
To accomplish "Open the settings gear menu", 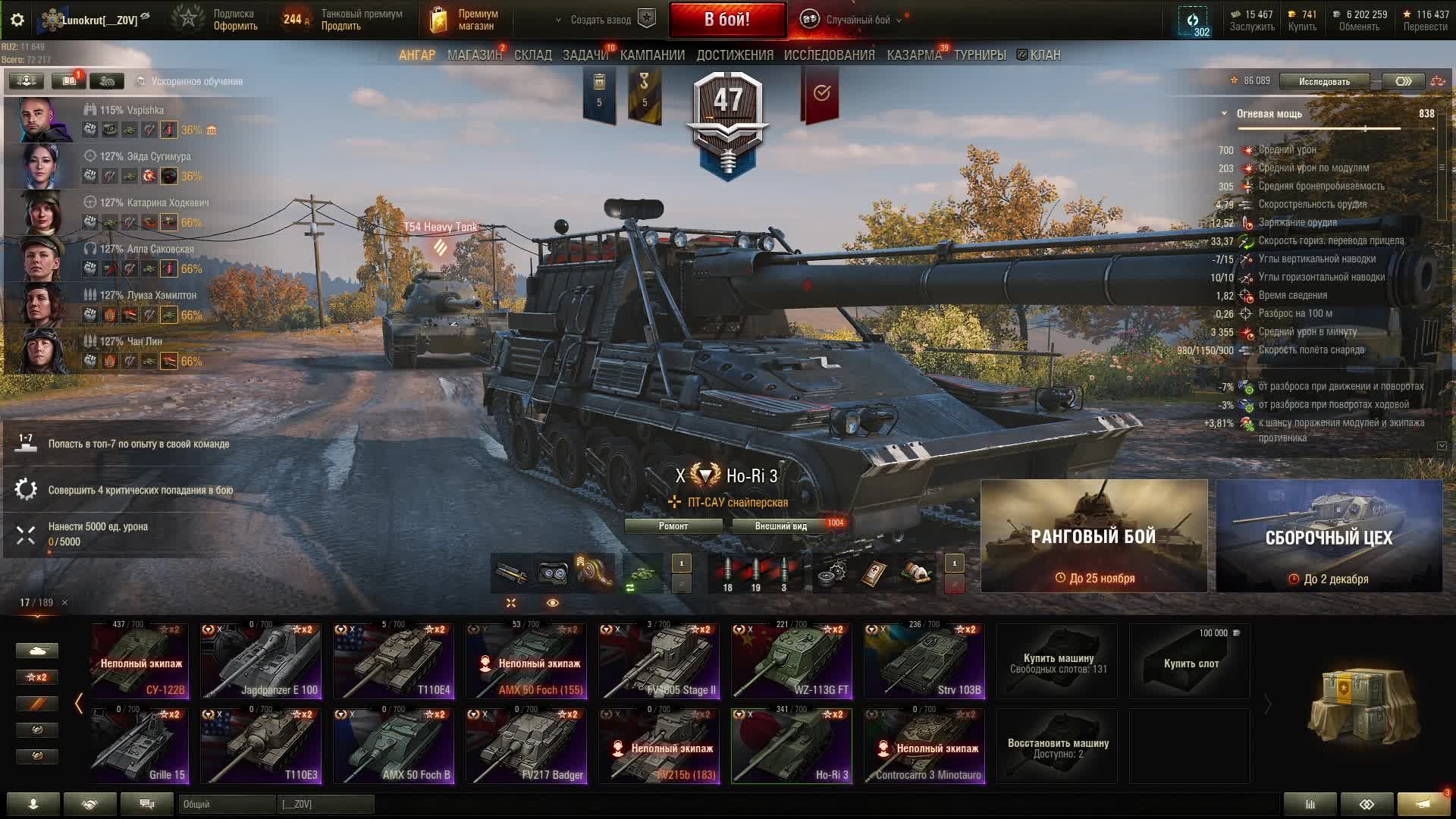I will pos(17,20).
